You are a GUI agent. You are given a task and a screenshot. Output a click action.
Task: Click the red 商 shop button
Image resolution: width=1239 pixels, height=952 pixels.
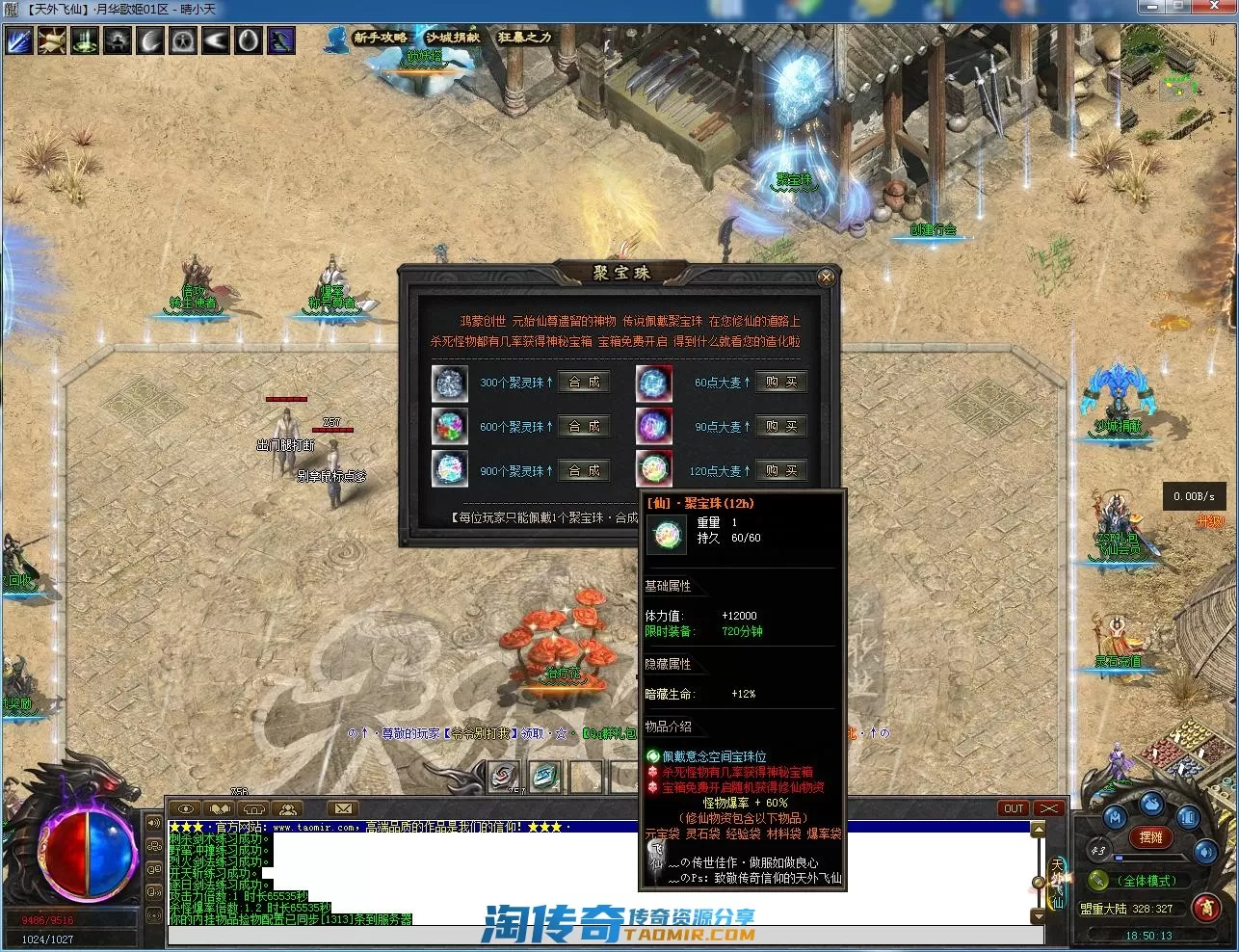point(1205,906)
